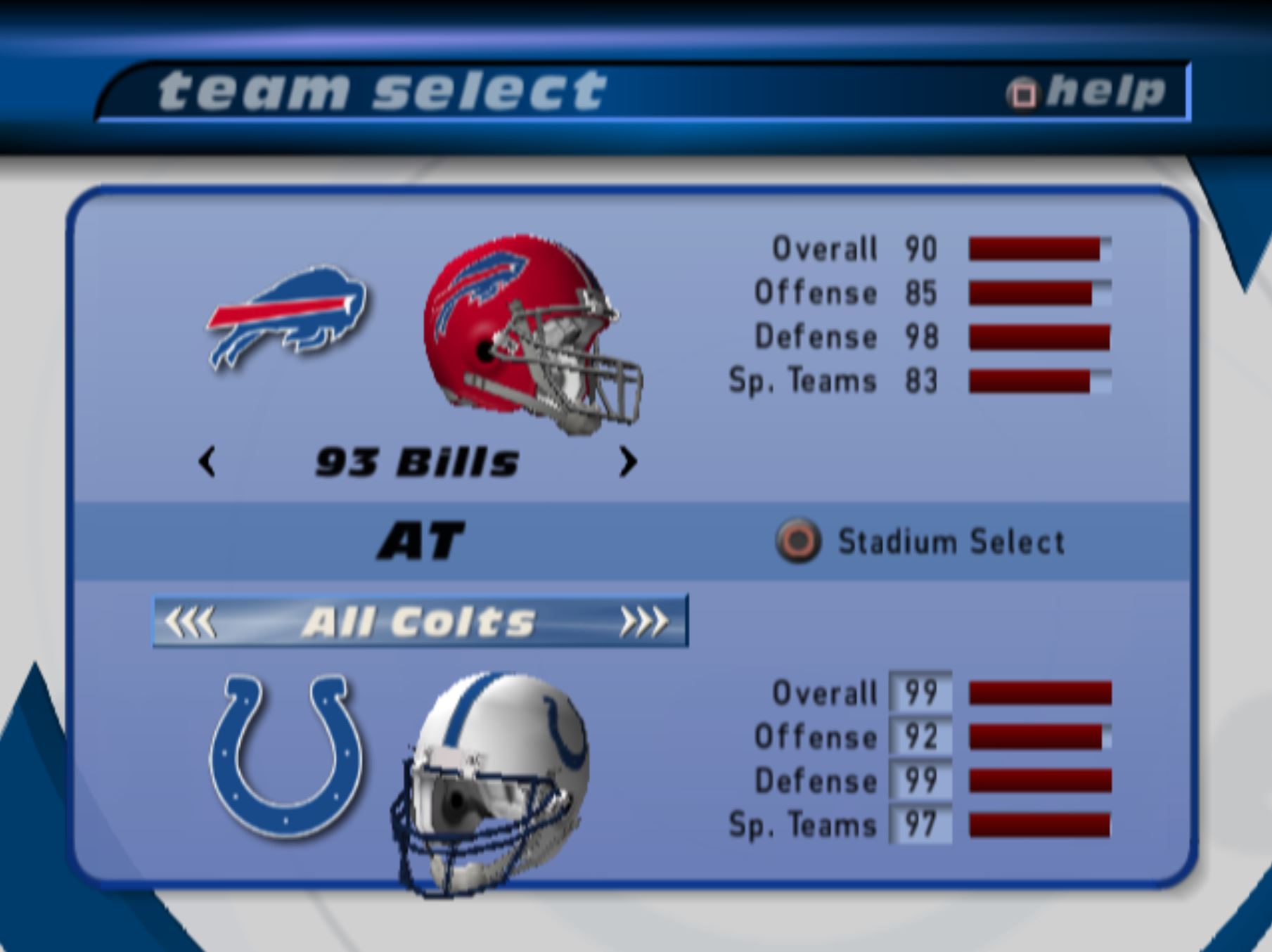Choose the 93 Bills team name
Viewport: 1272px width, 952px height.
417,463
